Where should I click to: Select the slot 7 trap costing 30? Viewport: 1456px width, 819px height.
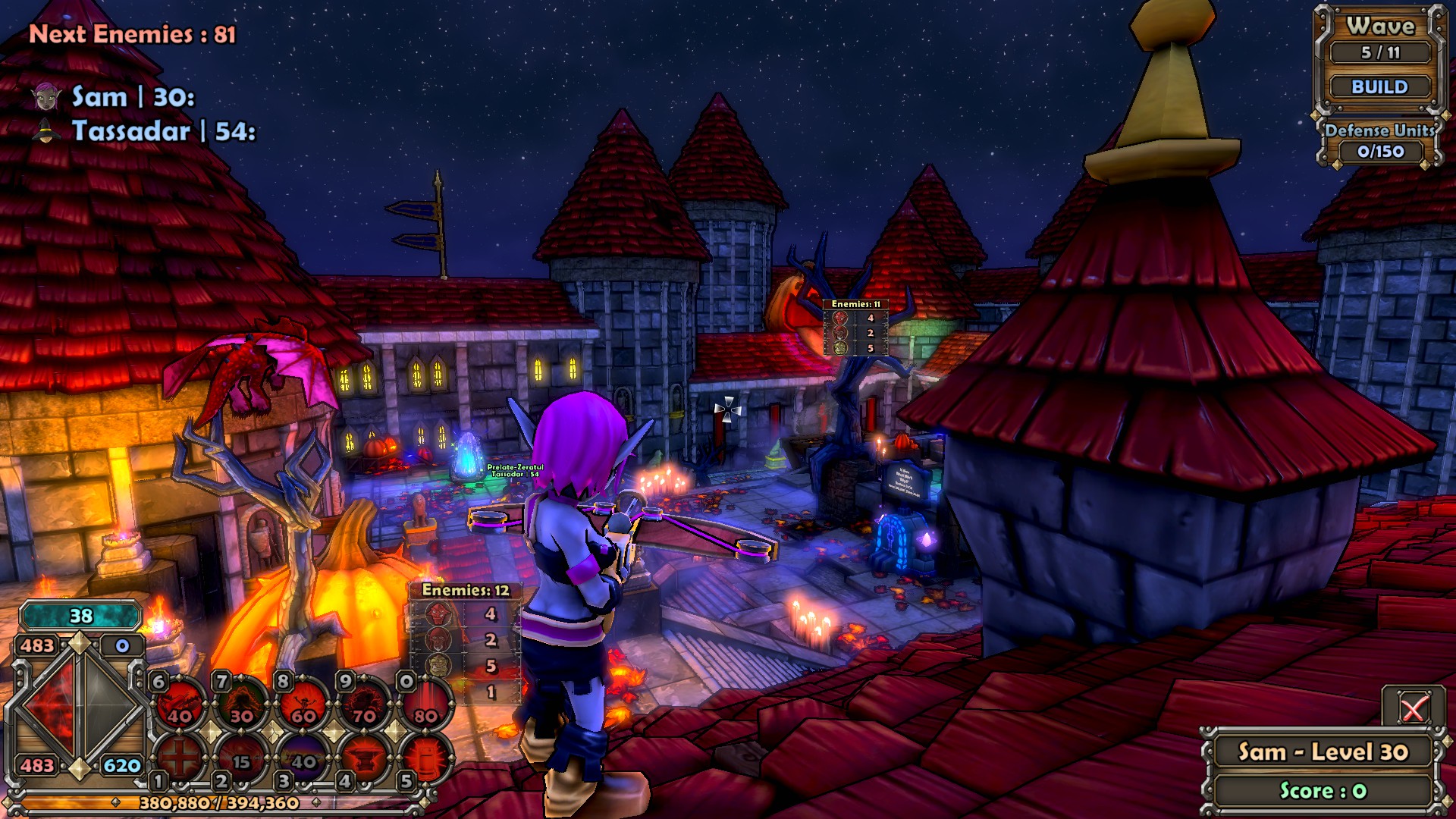(242, 704)
